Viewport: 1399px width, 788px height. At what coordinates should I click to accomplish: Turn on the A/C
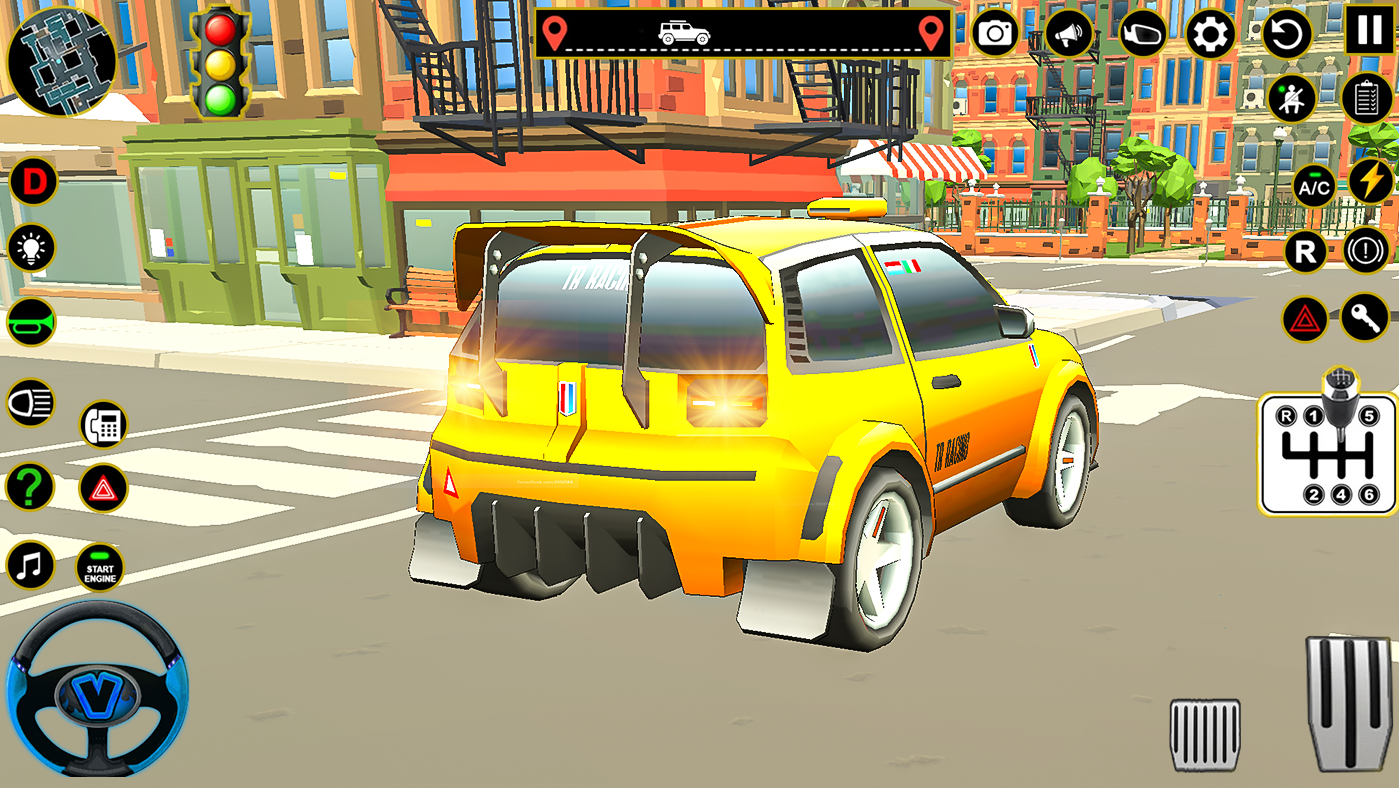click(x=1312, y=188)
